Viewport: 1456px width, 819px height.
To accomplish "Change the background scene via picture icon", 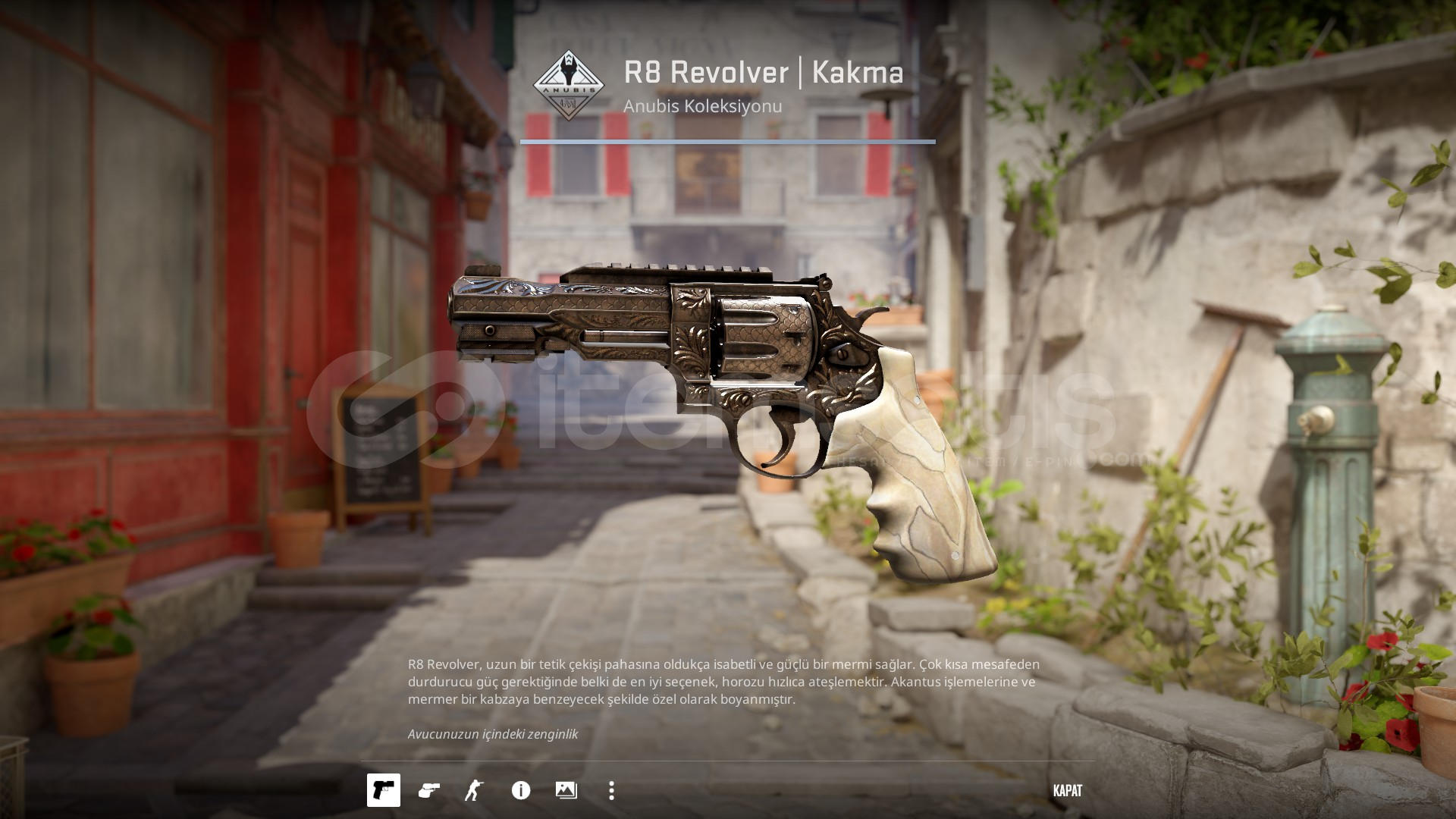I will (566, 790).
